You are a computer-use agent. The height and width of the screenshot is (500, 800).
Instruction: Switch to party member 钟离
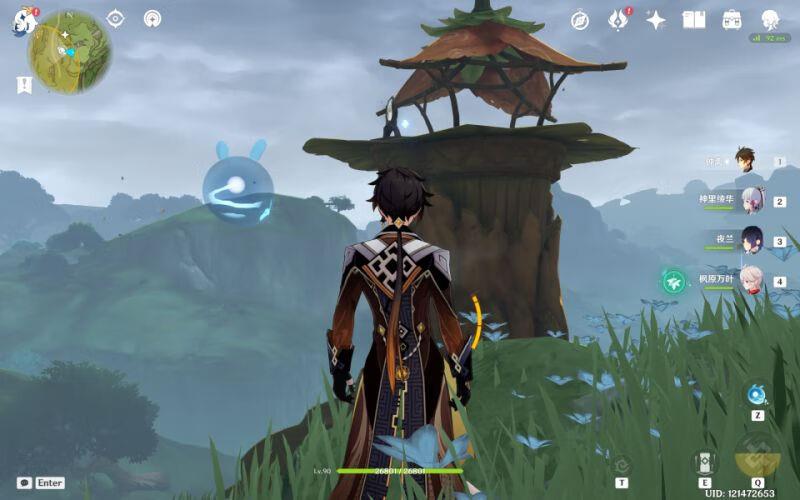tap(744, 160)
